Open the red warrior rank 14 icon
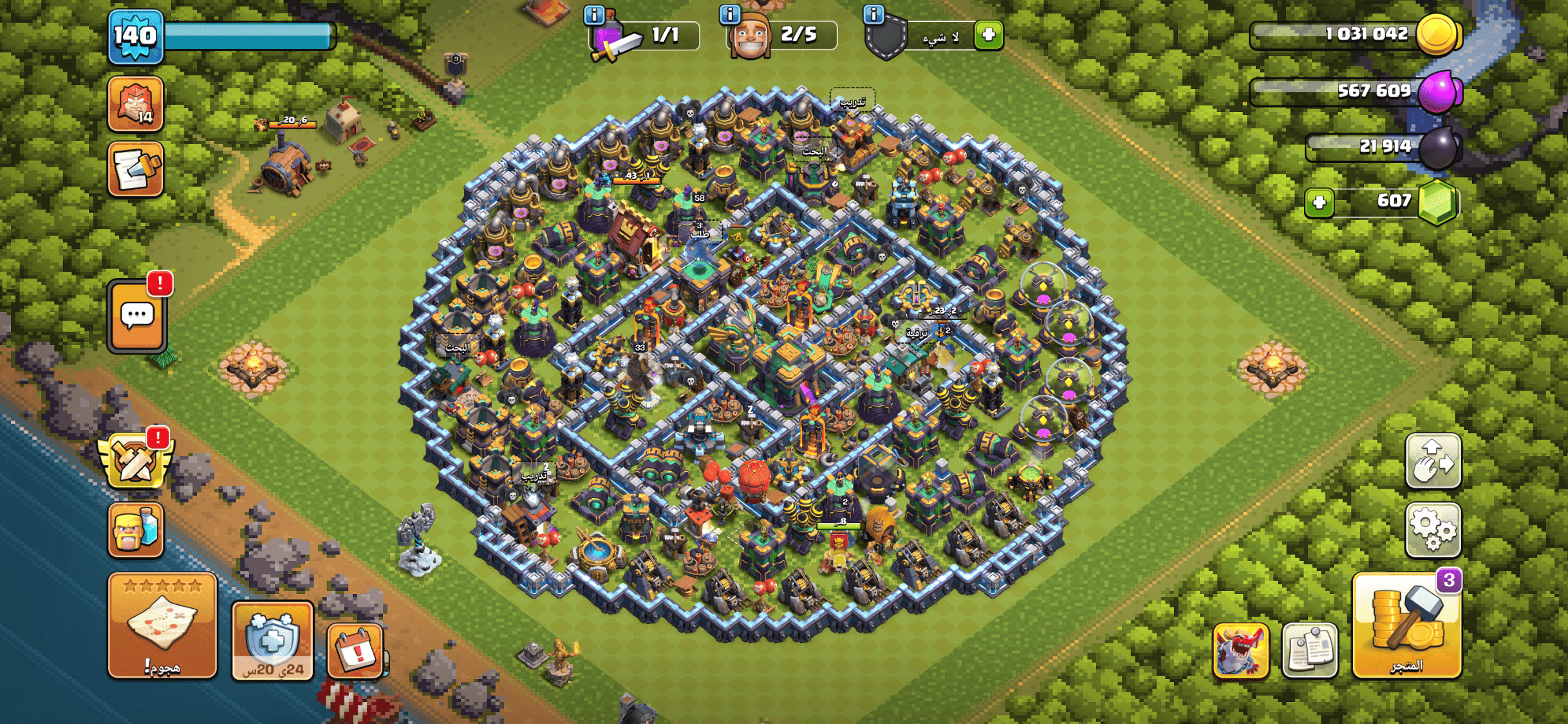This screenshot has width=1568, height=724. pyautogui.click(x=135, y=103)
